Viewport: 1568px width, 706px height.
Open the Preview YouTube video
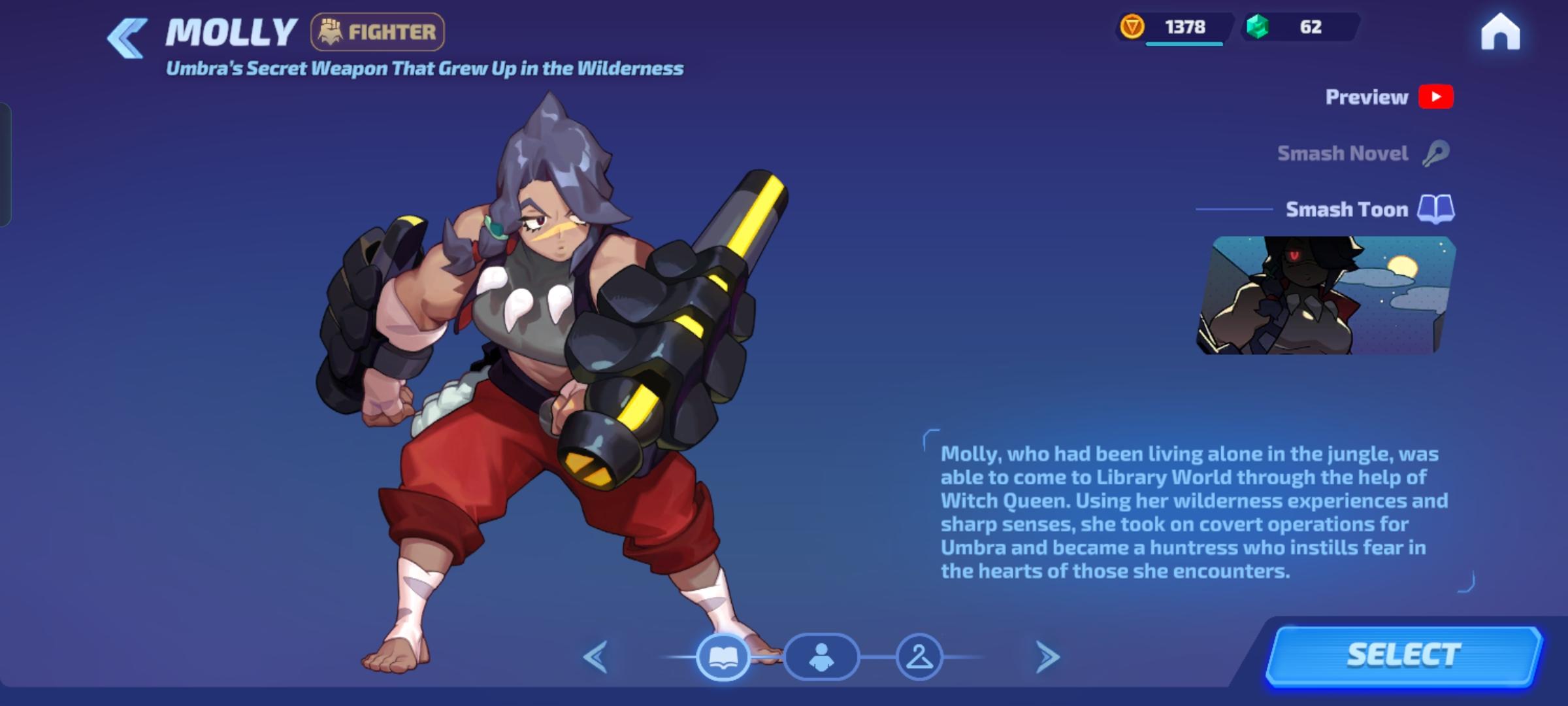tap(1437, 96)
